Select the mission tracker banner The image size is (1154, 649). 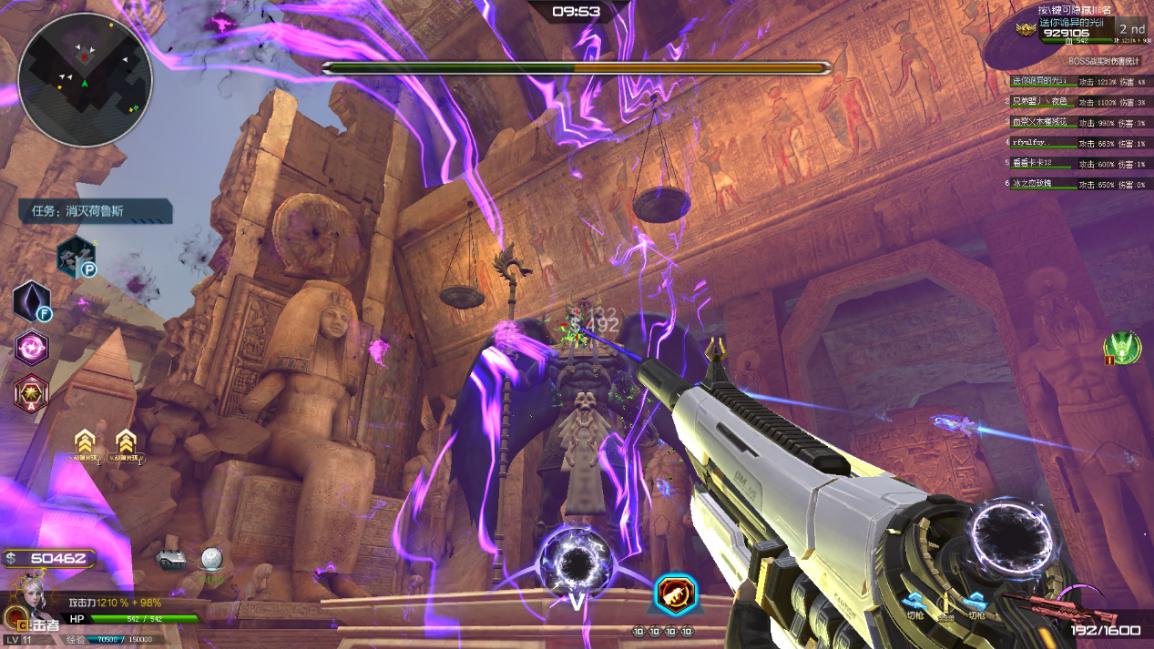(95, 211)
